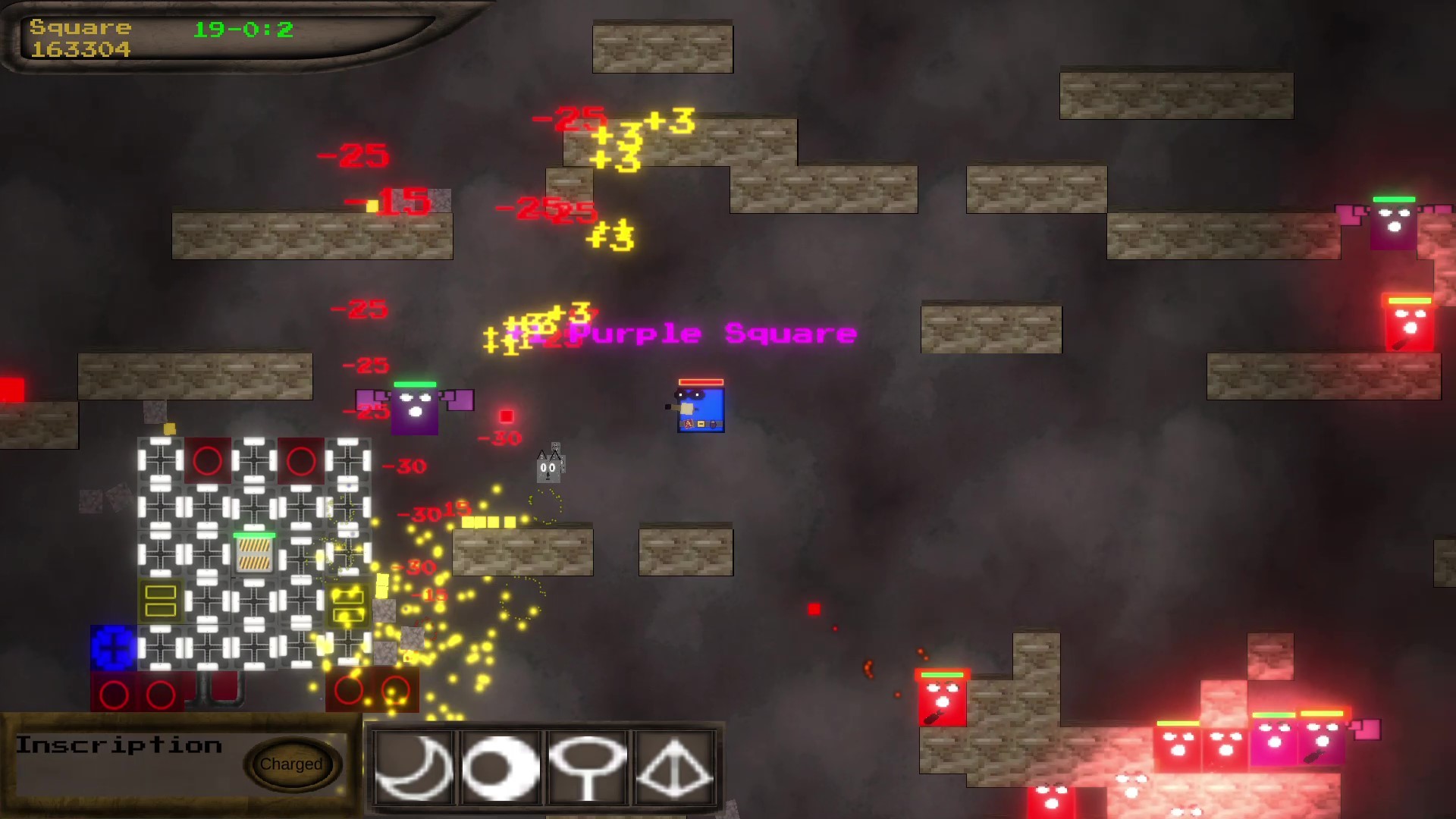Toggle the Charged state in the Inscription panel
This screenshot has height=819, width=1456.
click(x=292, y=764)
